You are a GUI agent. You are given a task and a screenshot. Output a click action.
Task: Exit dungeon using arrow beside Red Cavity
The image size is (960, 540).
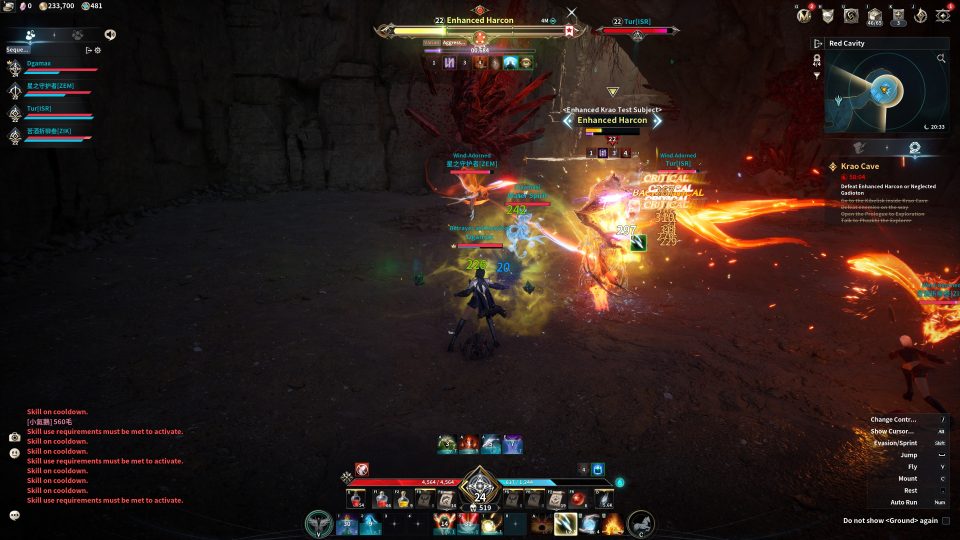click(x=818, y=44)
